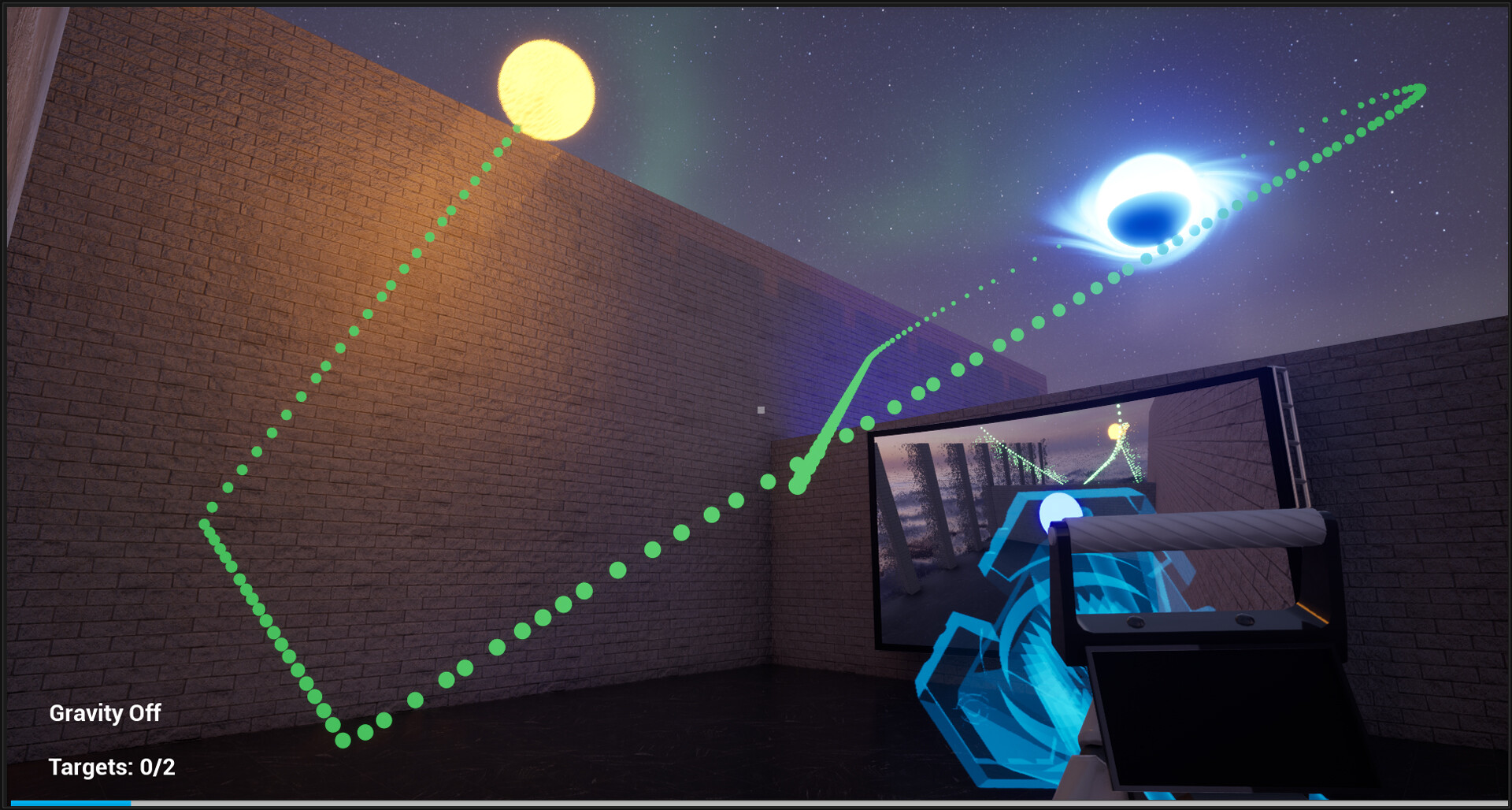Select the Targets: 0/2 counter

pos(113,767)
